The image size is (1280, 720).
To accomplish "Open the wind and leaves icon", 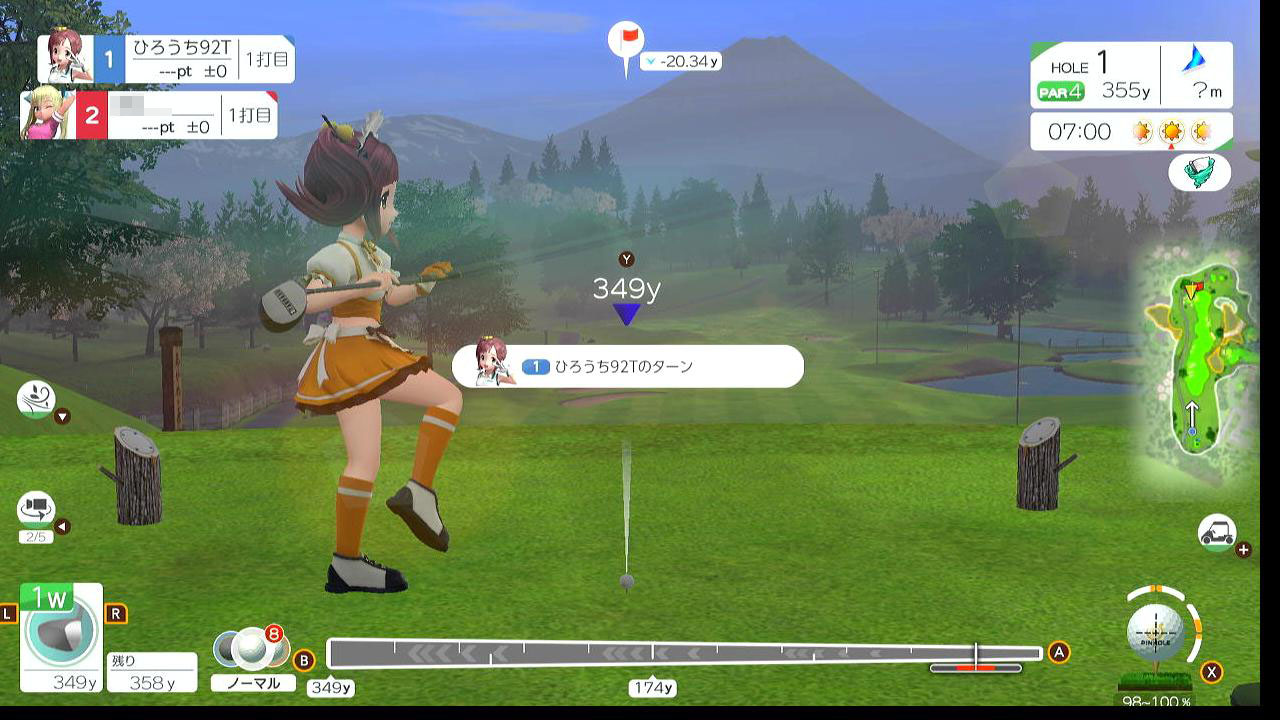I will 36,399.
